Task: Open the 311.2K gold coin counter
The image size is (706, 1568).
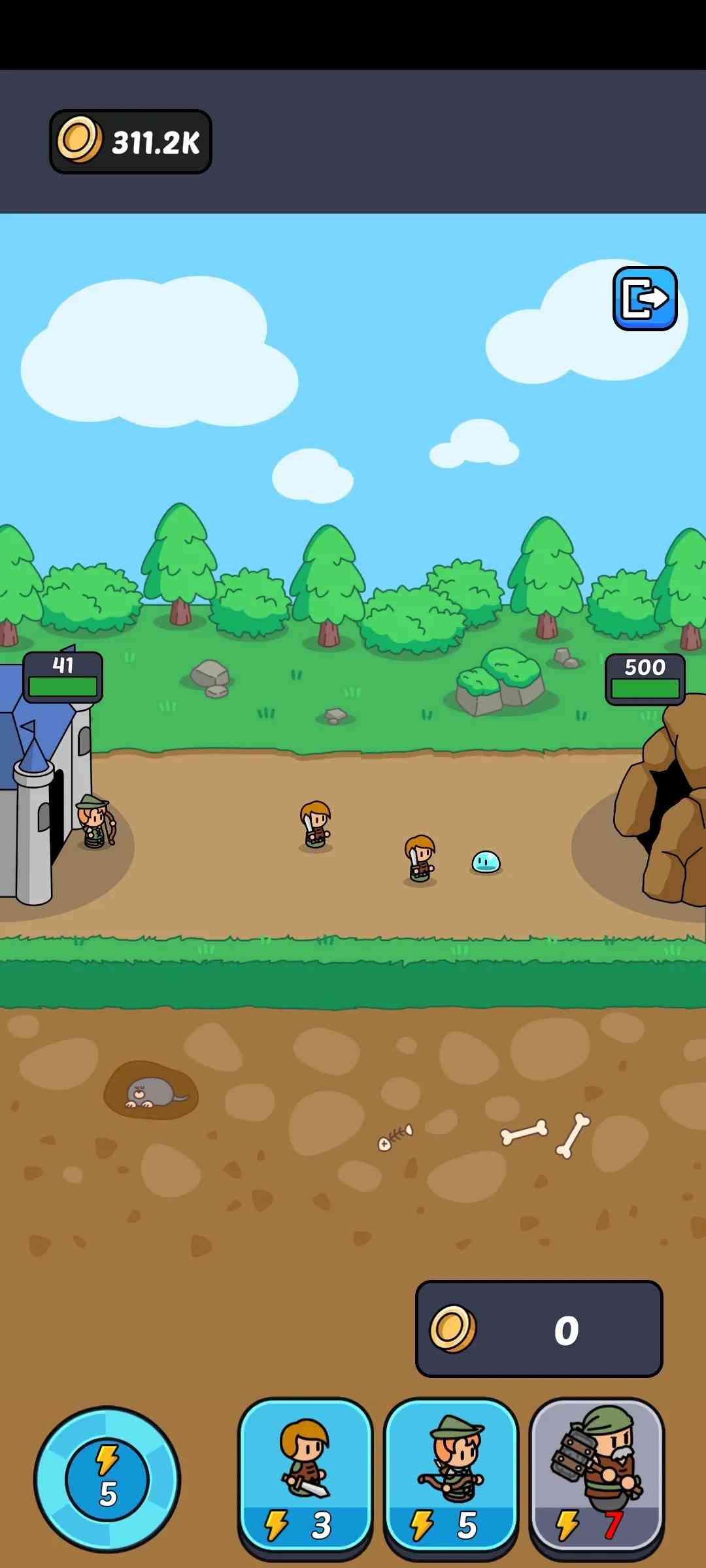Action: click(131, 142)
